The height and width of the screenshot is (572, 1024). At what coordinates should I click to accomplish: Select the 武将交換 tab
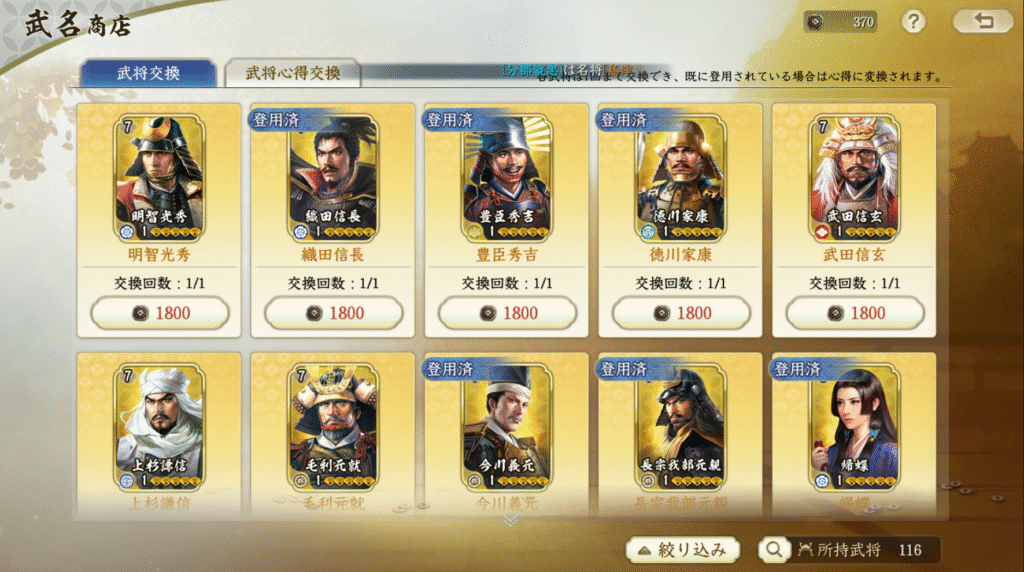pos(148,73)
